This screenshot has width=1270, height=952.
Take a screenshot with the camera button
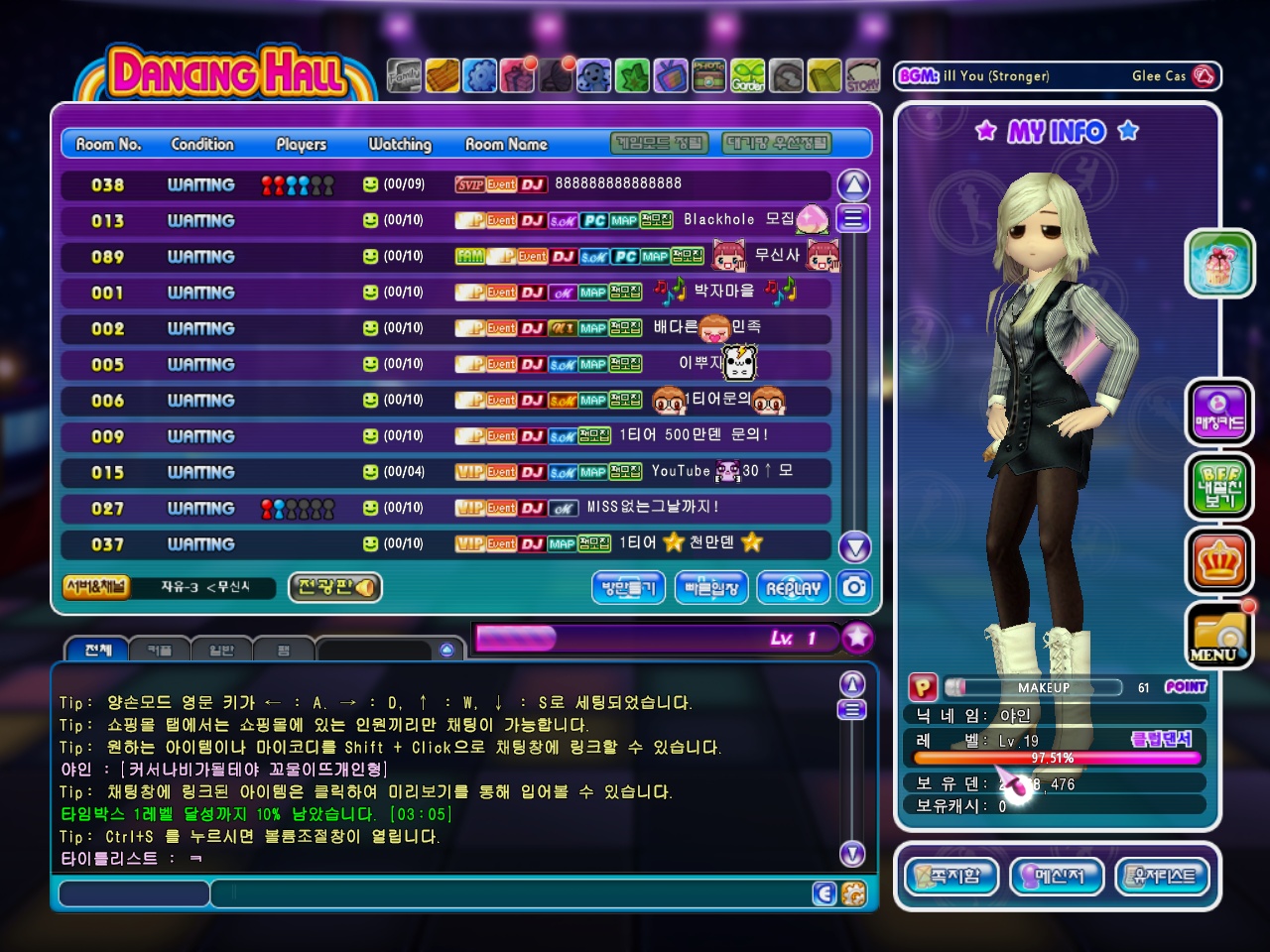(x=854, y=587)
